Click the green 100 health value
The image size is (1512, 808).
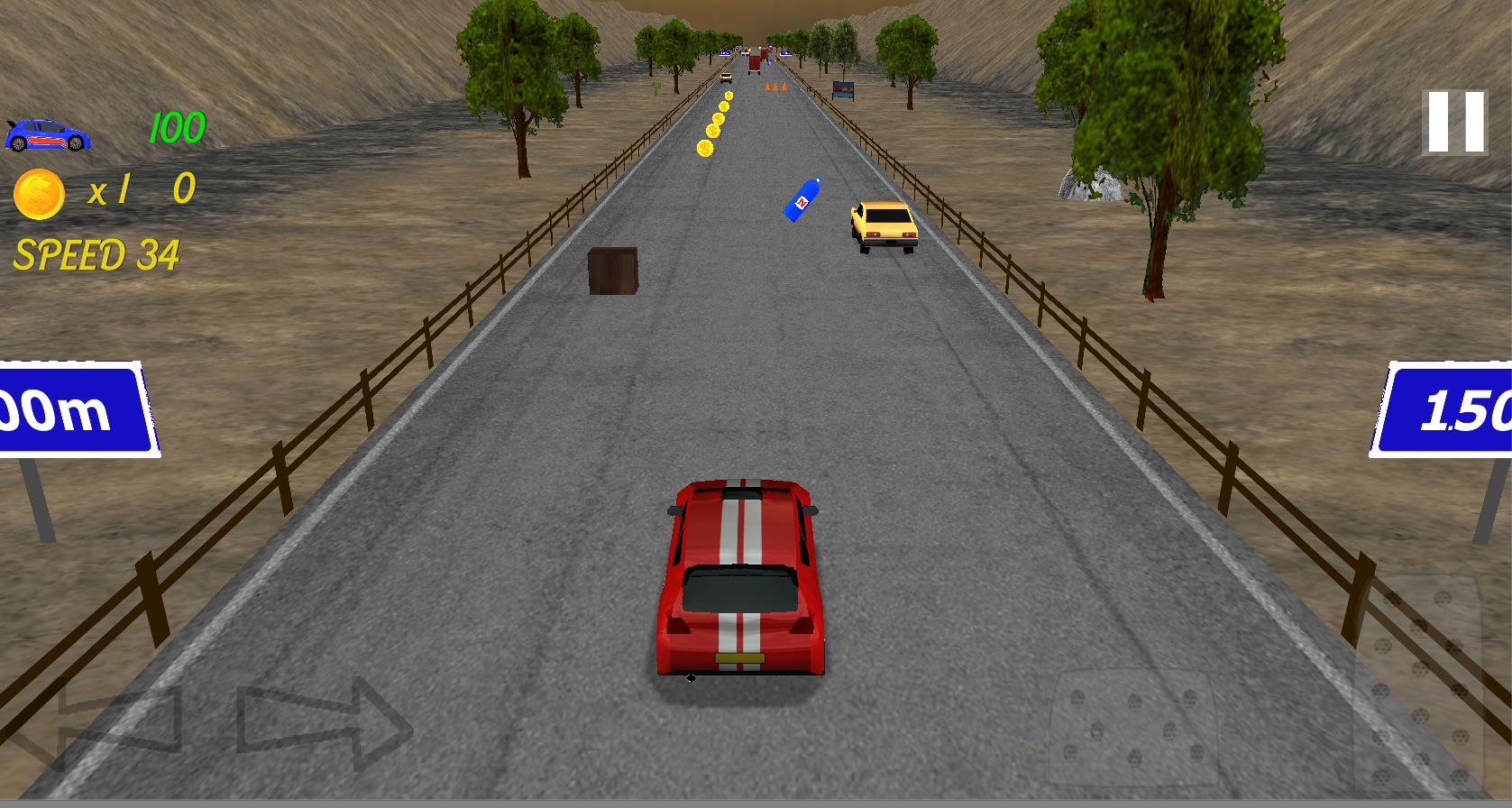point(177,126)
